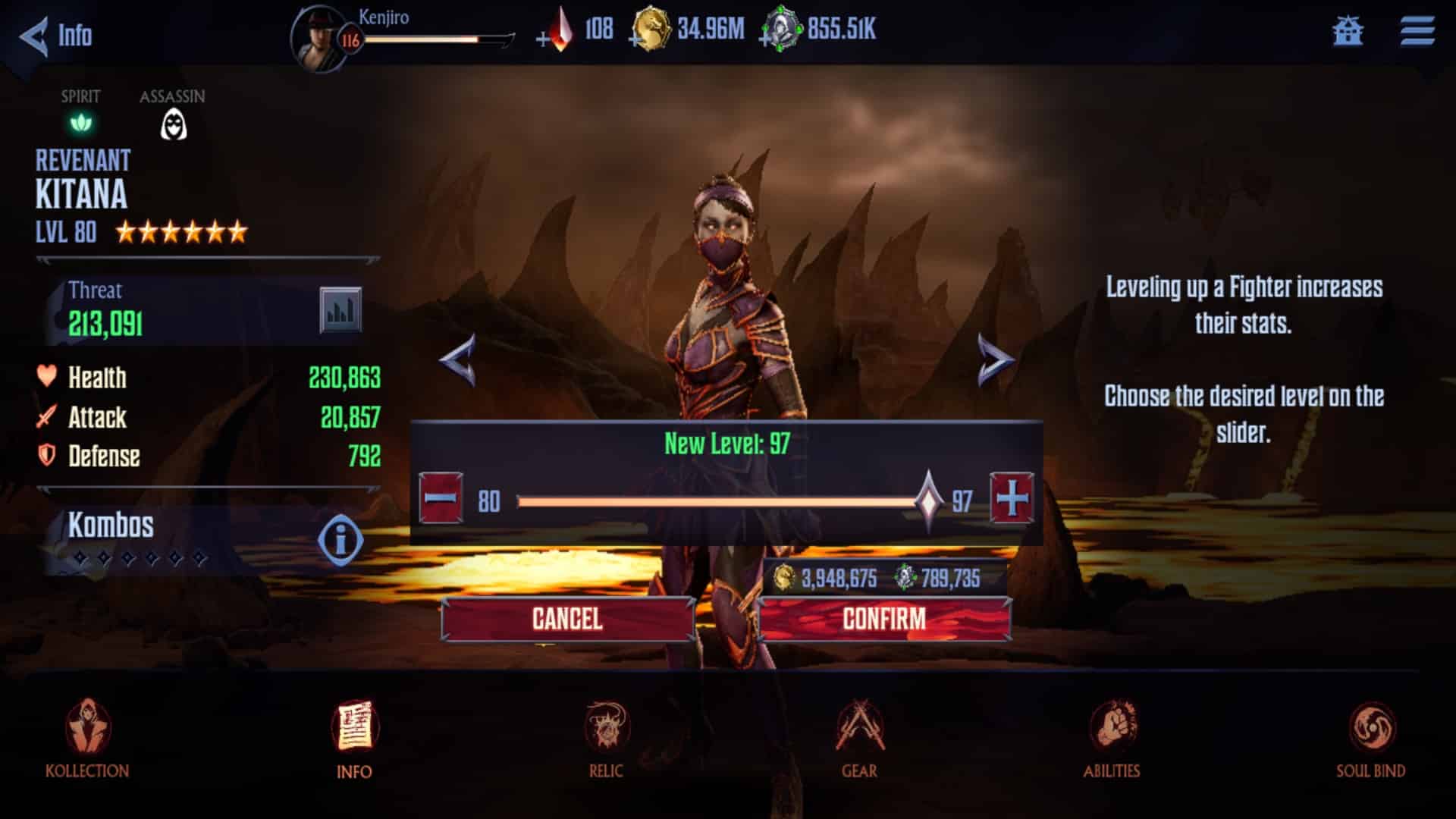Image resolution: width=1456 pixels, height=819 pixels.
Task: Click the Kombos info icon
Action: coord(340,539)
